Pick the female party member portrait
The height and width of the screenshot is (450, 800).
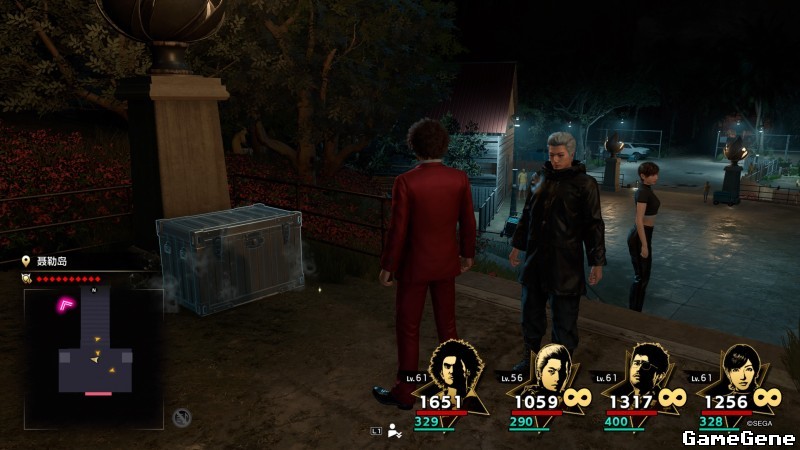[741, 368]
